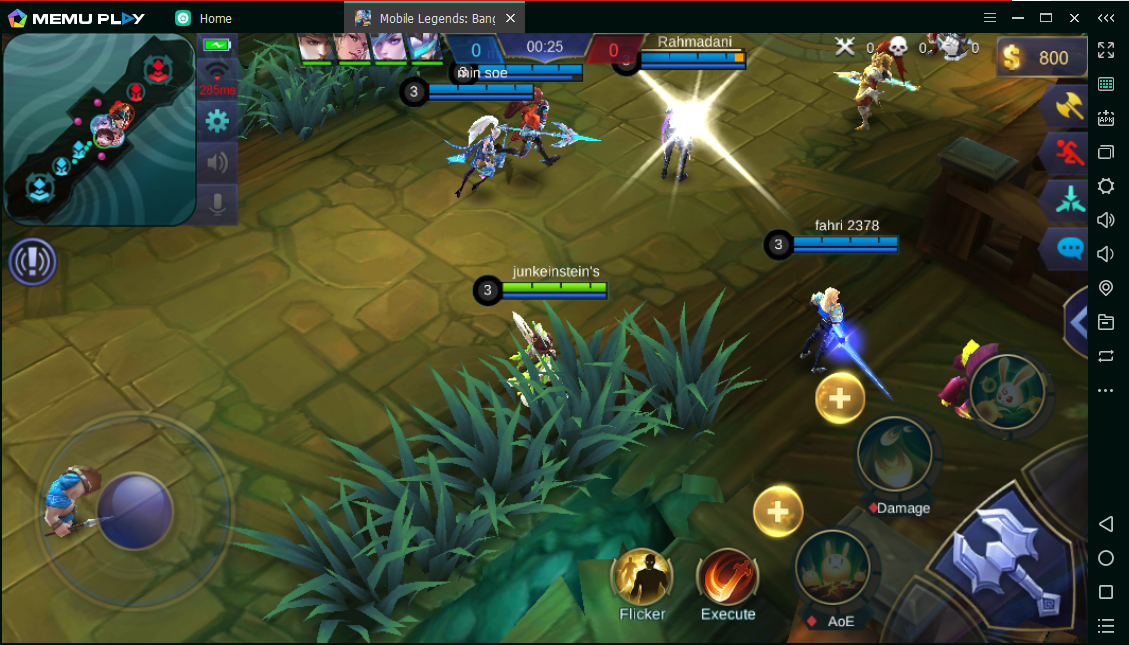Open the gear settings menu
The height and width of the screenshot is (645, 1129).
(216, 122)
